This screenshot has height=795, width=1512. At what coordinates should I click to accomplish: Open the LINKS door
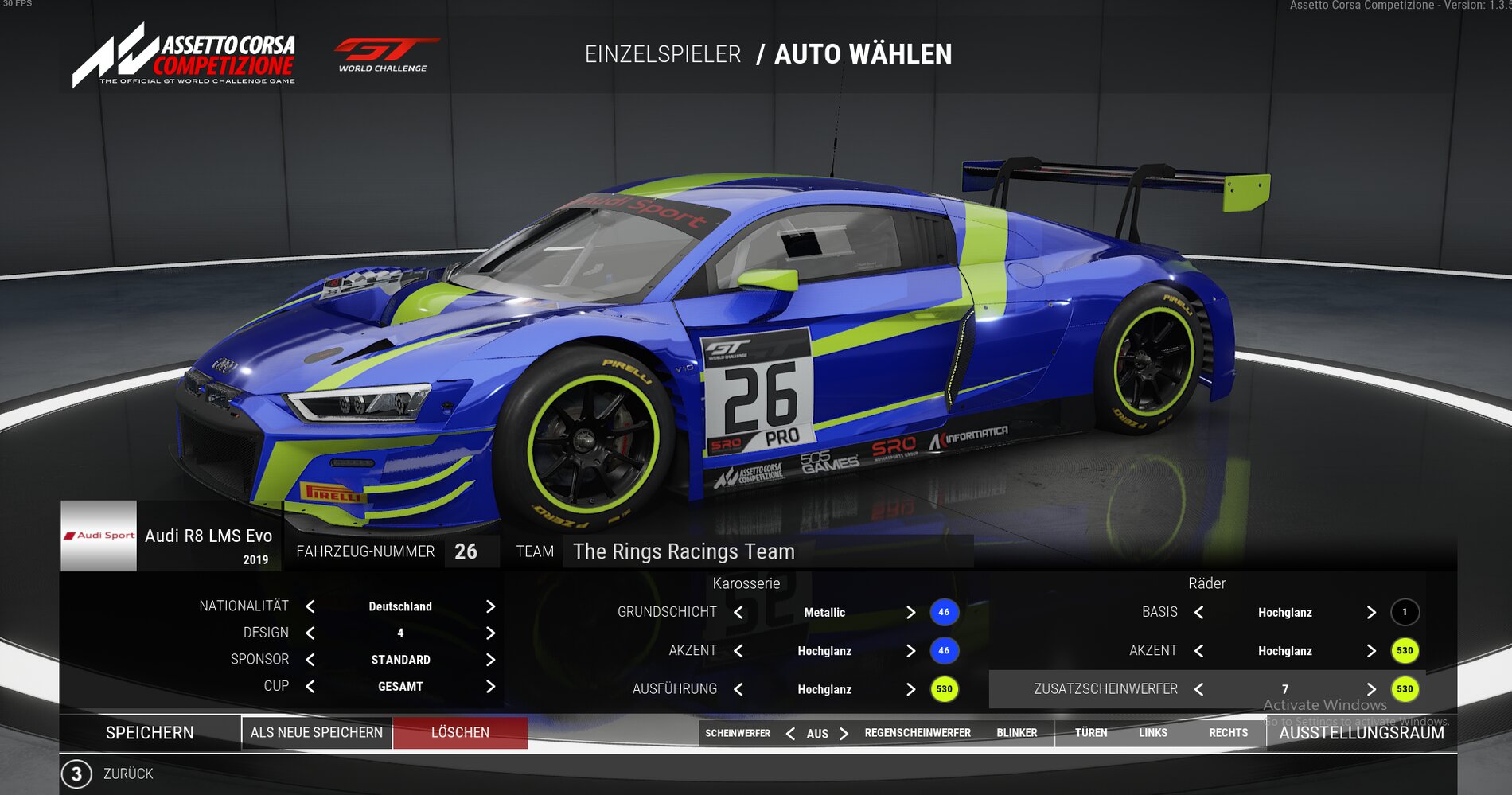pos(1152,733)
